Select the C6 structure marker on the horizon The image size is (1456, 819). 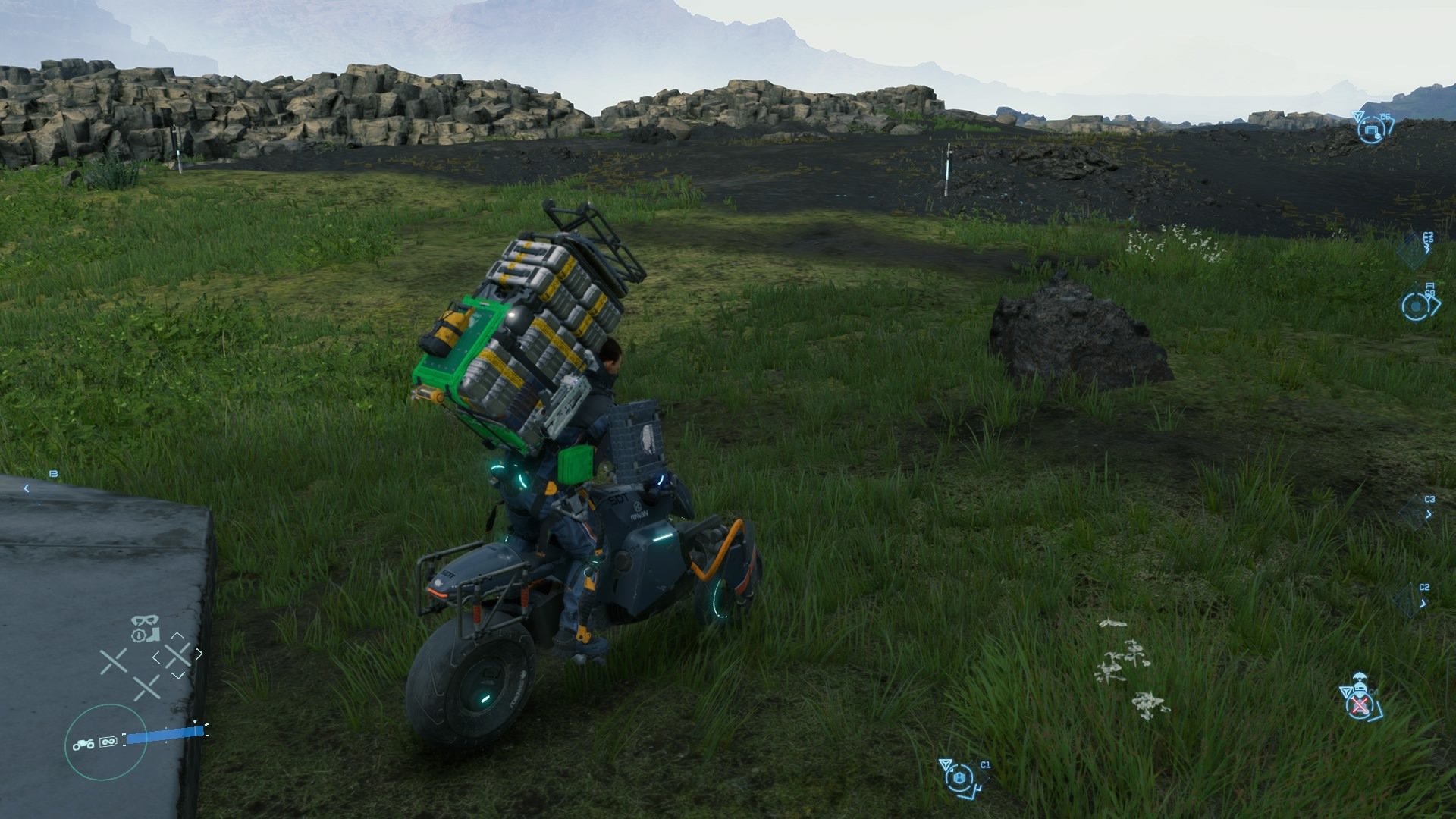click(x=1370, y=130)
